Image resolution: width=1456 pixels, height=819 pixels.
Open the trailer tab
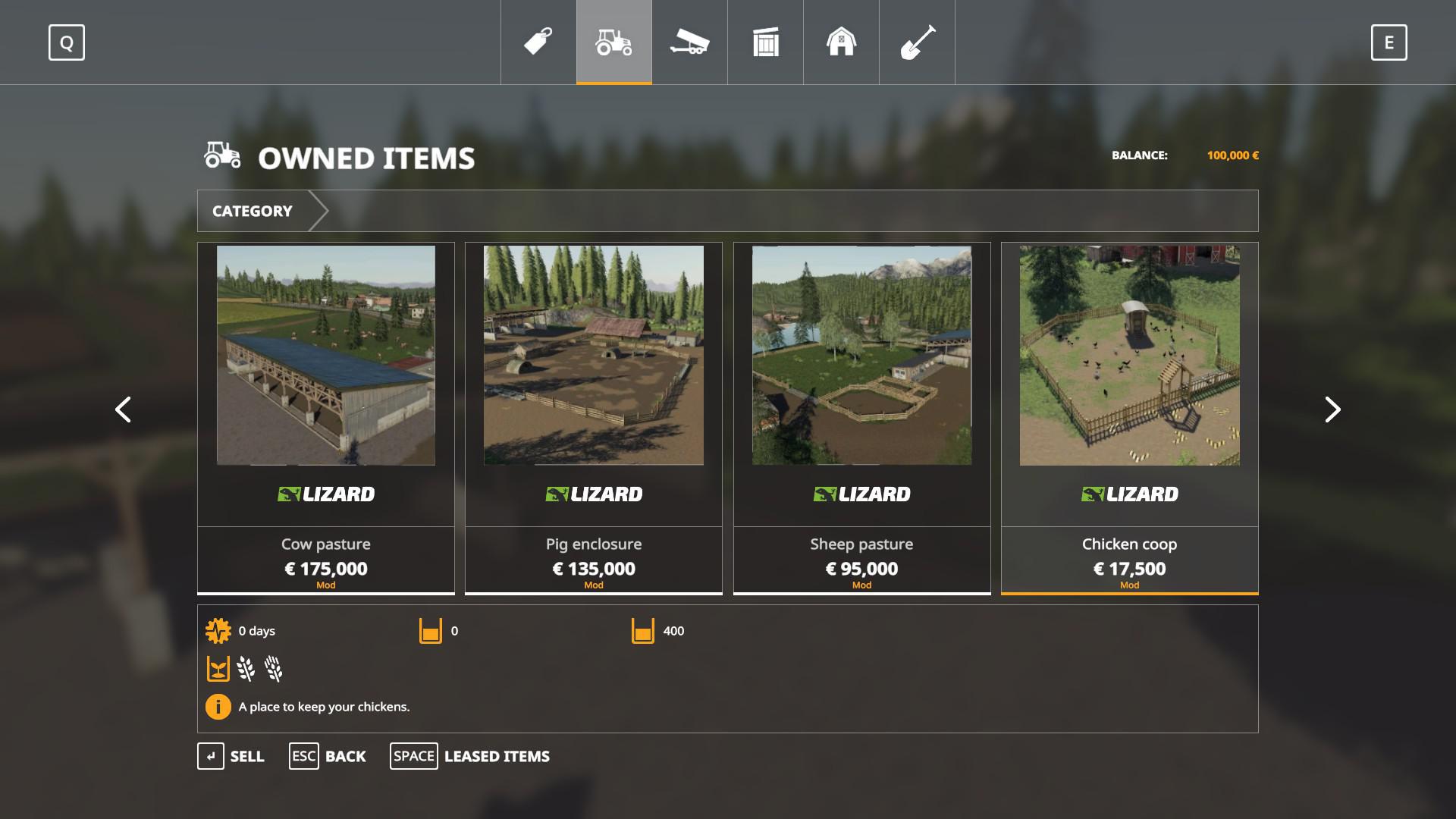tap(689, 42)
